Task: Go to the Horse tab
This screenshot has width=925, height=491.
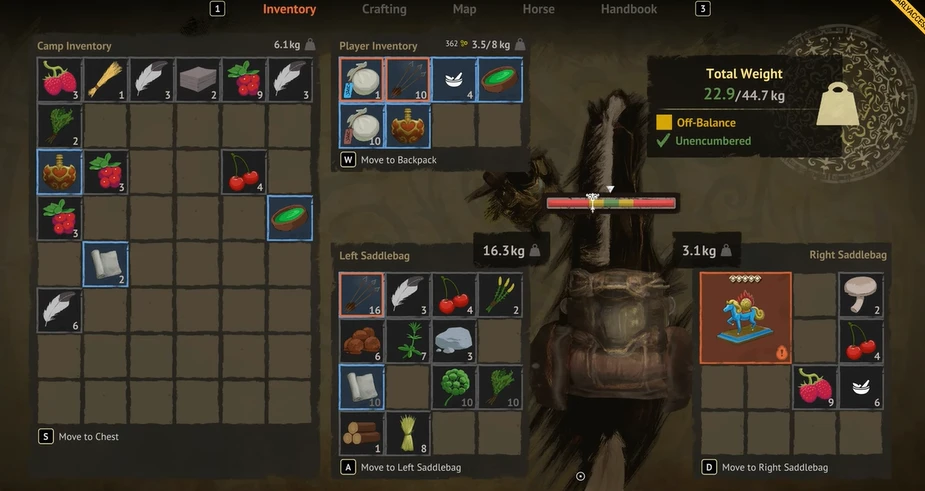Action: click(x=538, y=9)
